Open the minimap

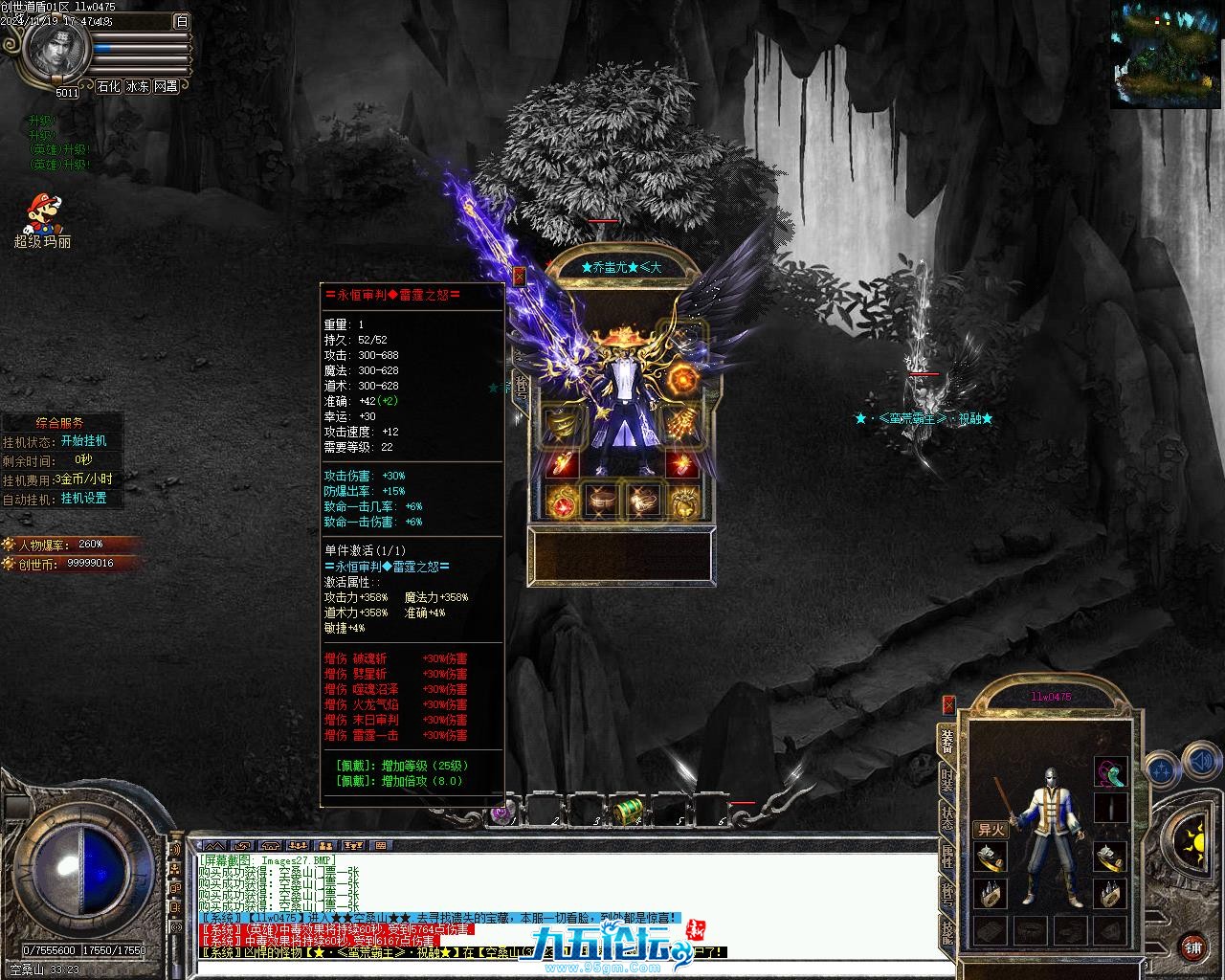(1167, 53)
